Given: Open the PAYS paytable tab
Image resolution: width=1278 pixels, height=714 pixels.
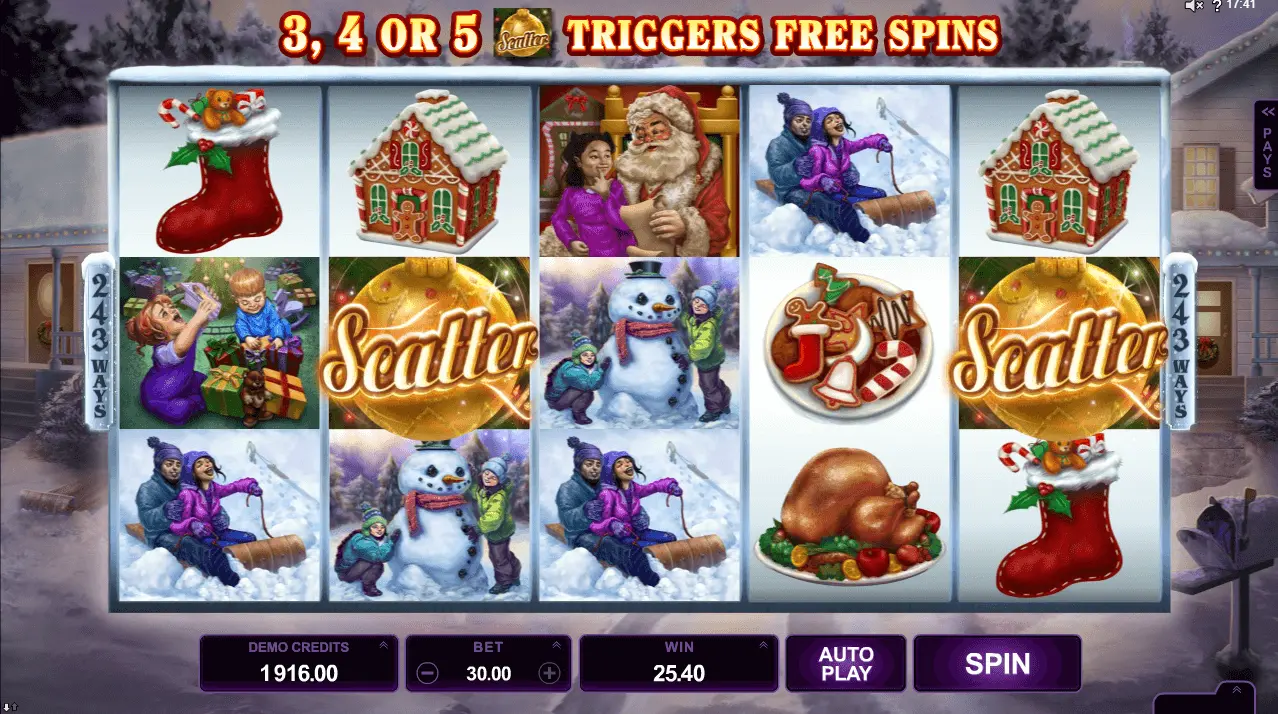Looking at the screenshot, I should 1267,144.
